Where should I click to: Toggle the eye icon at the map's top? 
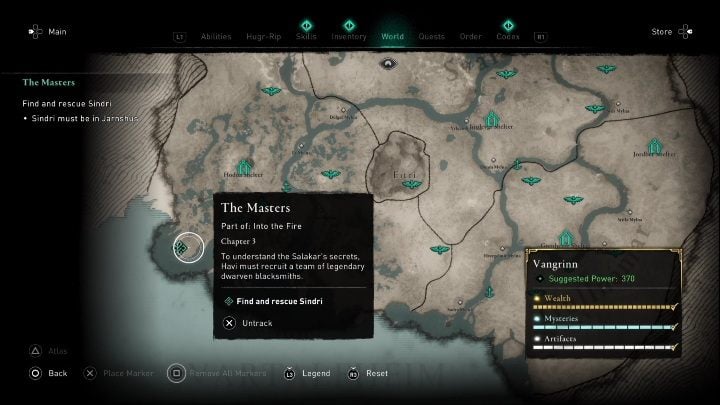click(x=387, y=62)
